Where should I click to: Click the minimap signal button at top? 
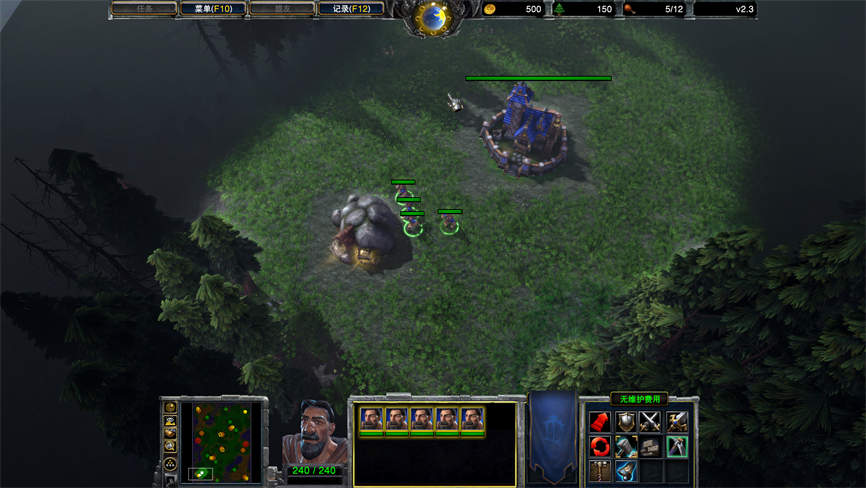click(170, 407)
